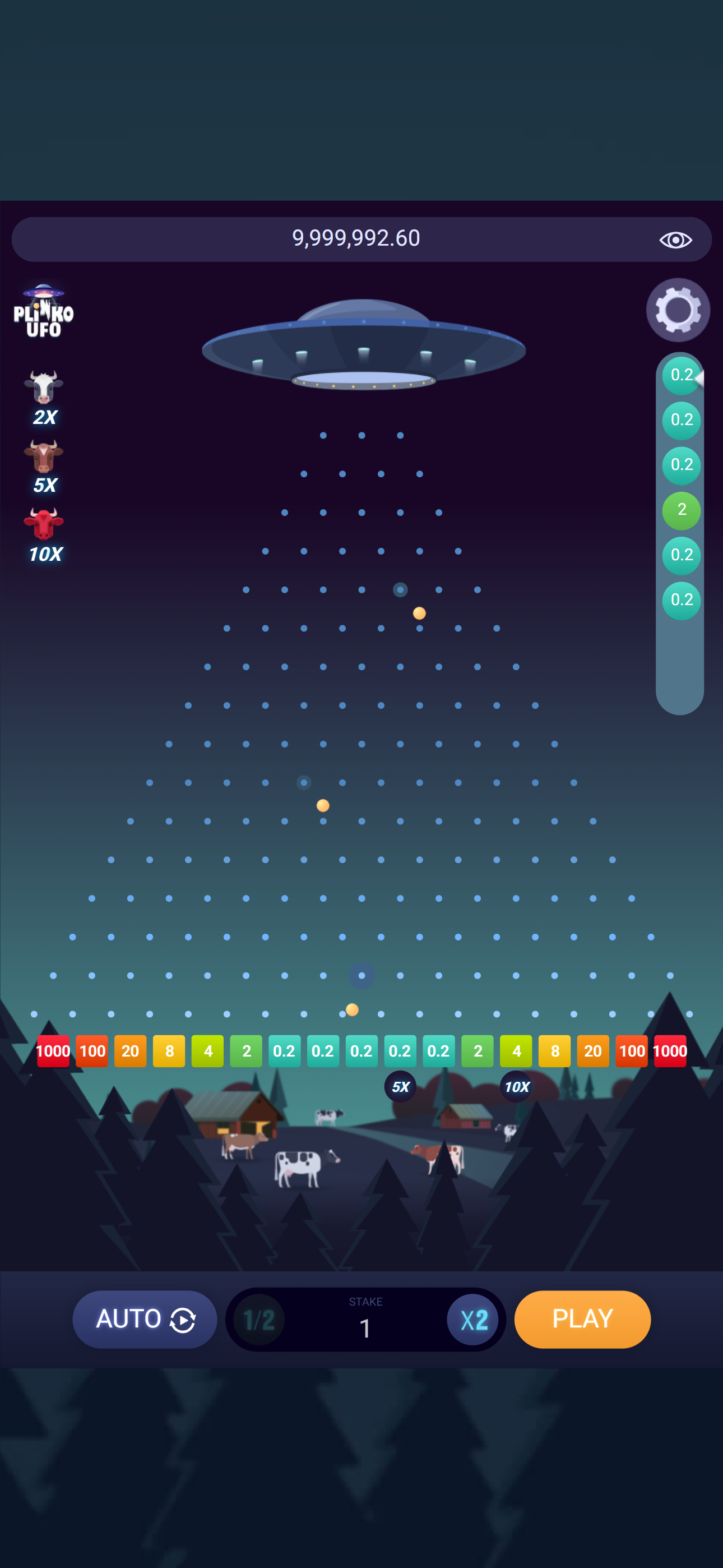The width and height of the screenshot is (723, 1568).
Task: Tap the 5X badge under the payout row
Action: (x=400, y=1087)
